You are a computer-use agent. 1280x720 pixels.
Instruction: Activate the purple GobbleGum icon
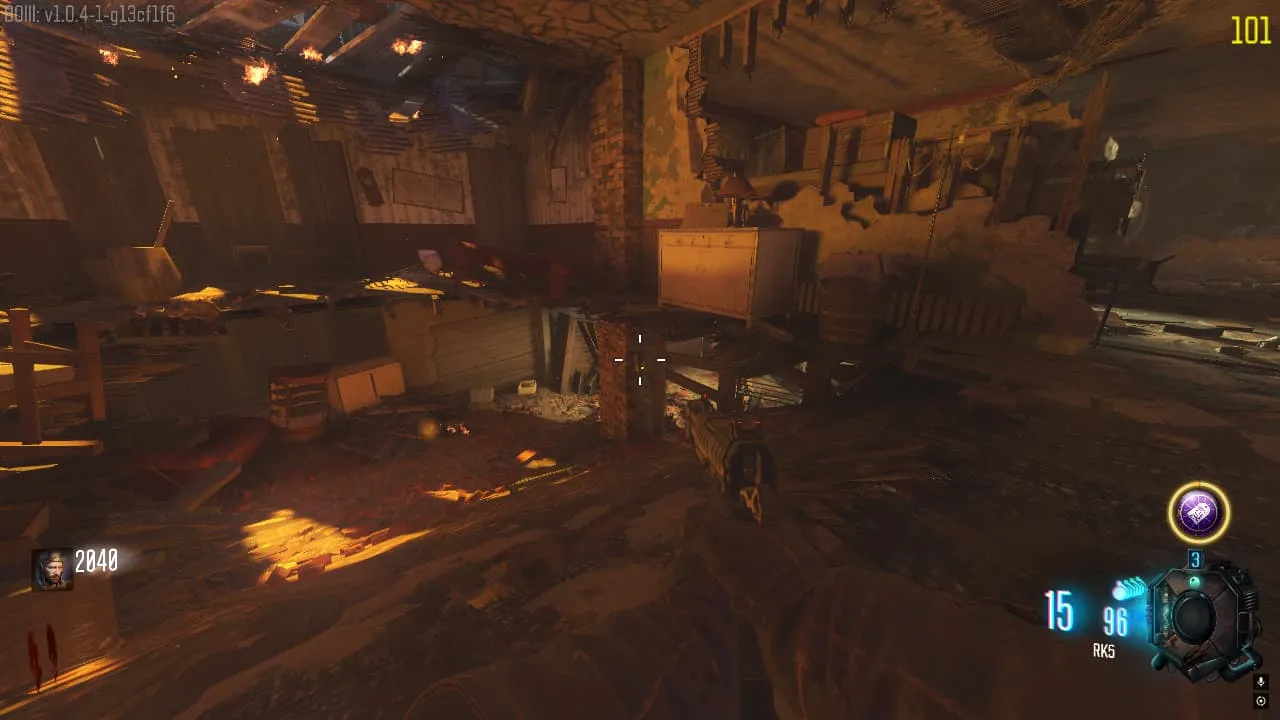(x=1198, y=514)
